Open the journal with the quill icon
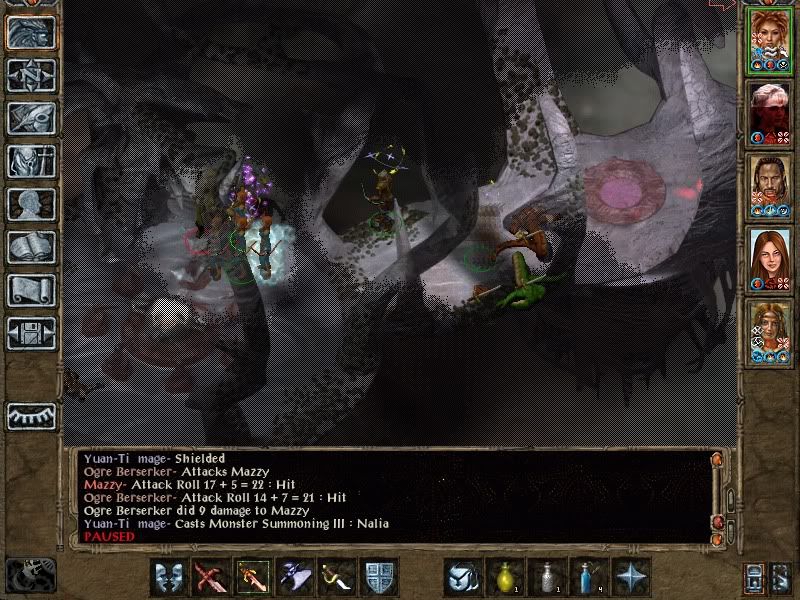 30,118
